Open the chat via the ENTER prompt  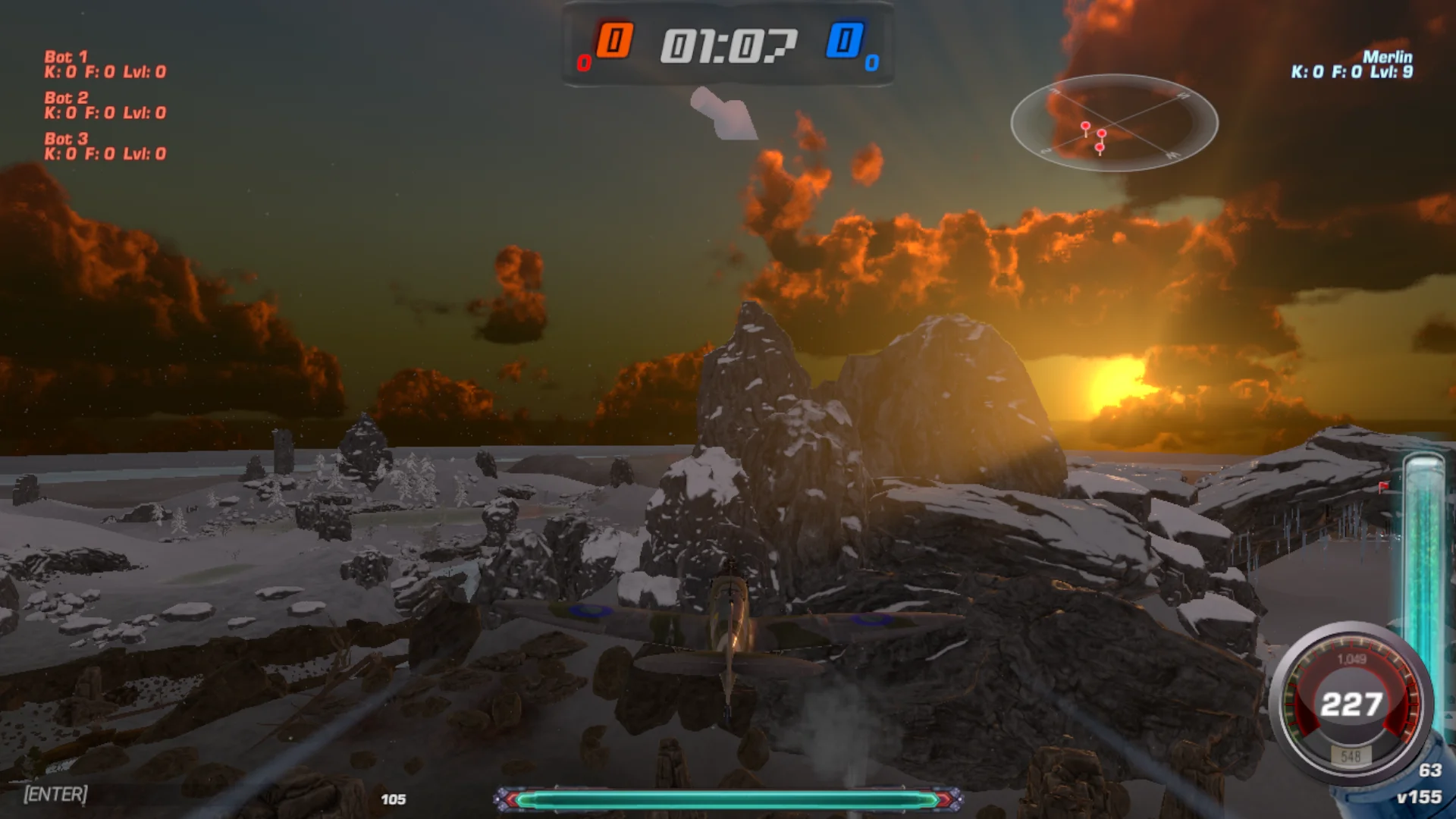click(x=56, y=795)
